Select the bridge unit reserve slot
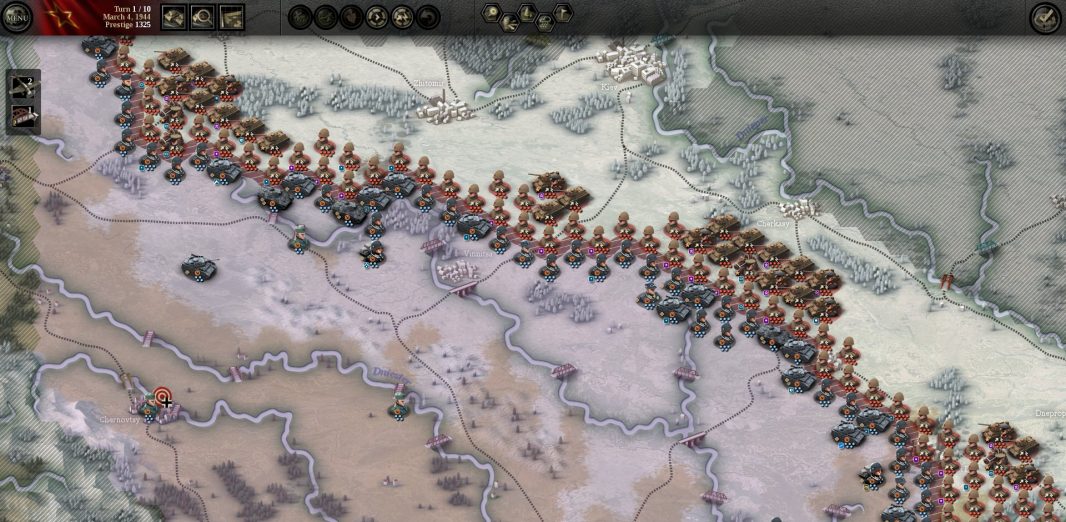Screen dimensions: 1066x522 (x=23, y=117)
